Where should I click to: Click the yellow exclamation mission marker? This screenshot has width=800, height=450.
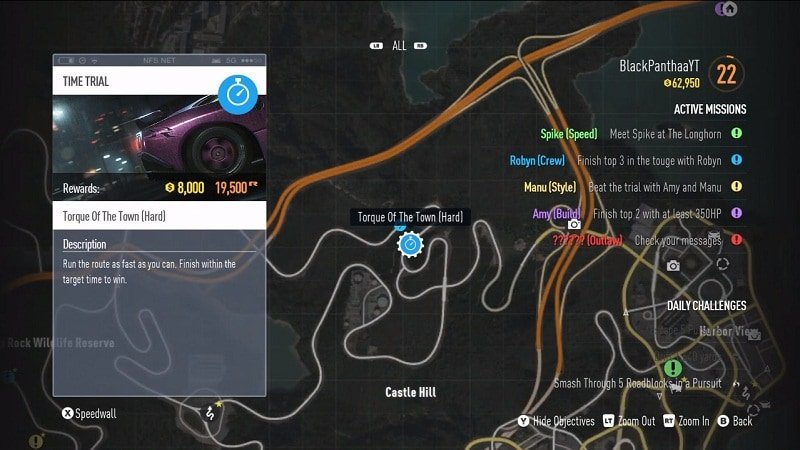tap(37, 440)
